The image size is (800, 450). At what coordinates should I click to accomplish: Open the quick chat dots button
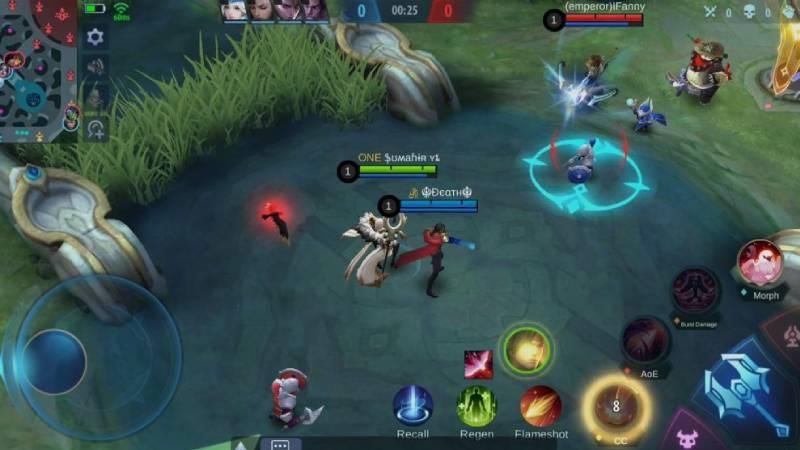280,444
